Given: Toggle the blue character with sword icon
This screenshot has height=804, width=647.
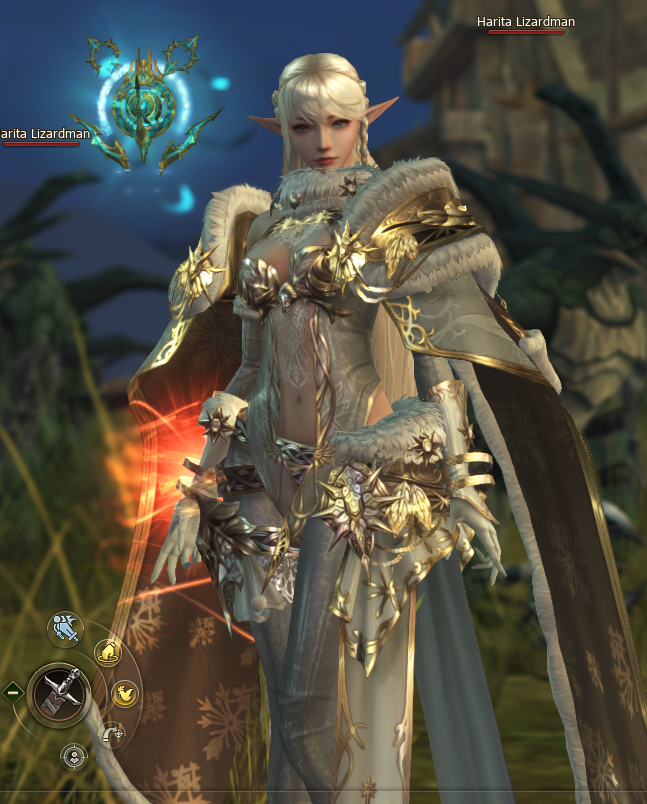Looking at the screenshot, I should click(x=65, y=628).
